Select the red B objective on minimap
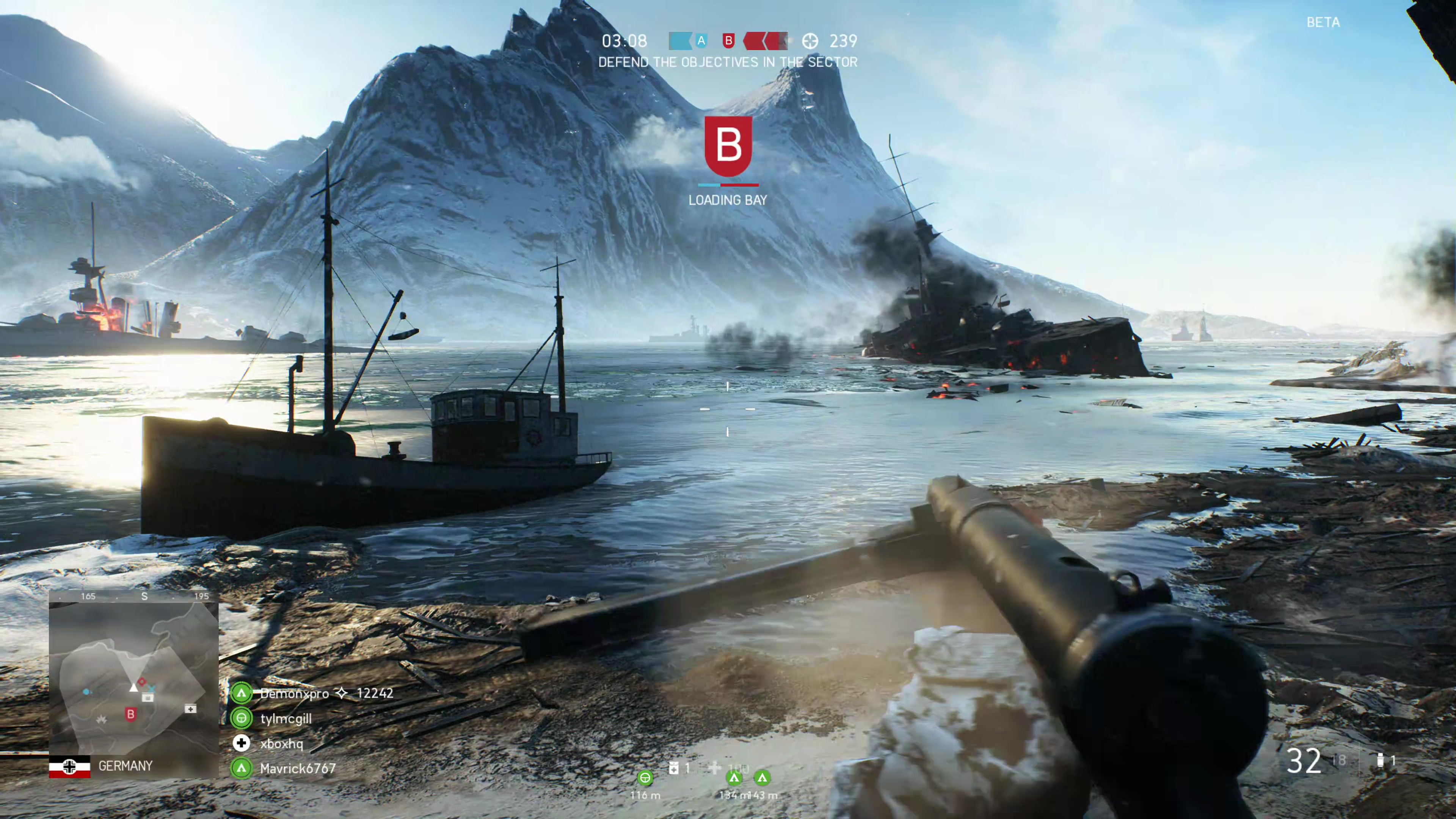The height and width of the screenshot is (819, 1456). click(130, 714)
